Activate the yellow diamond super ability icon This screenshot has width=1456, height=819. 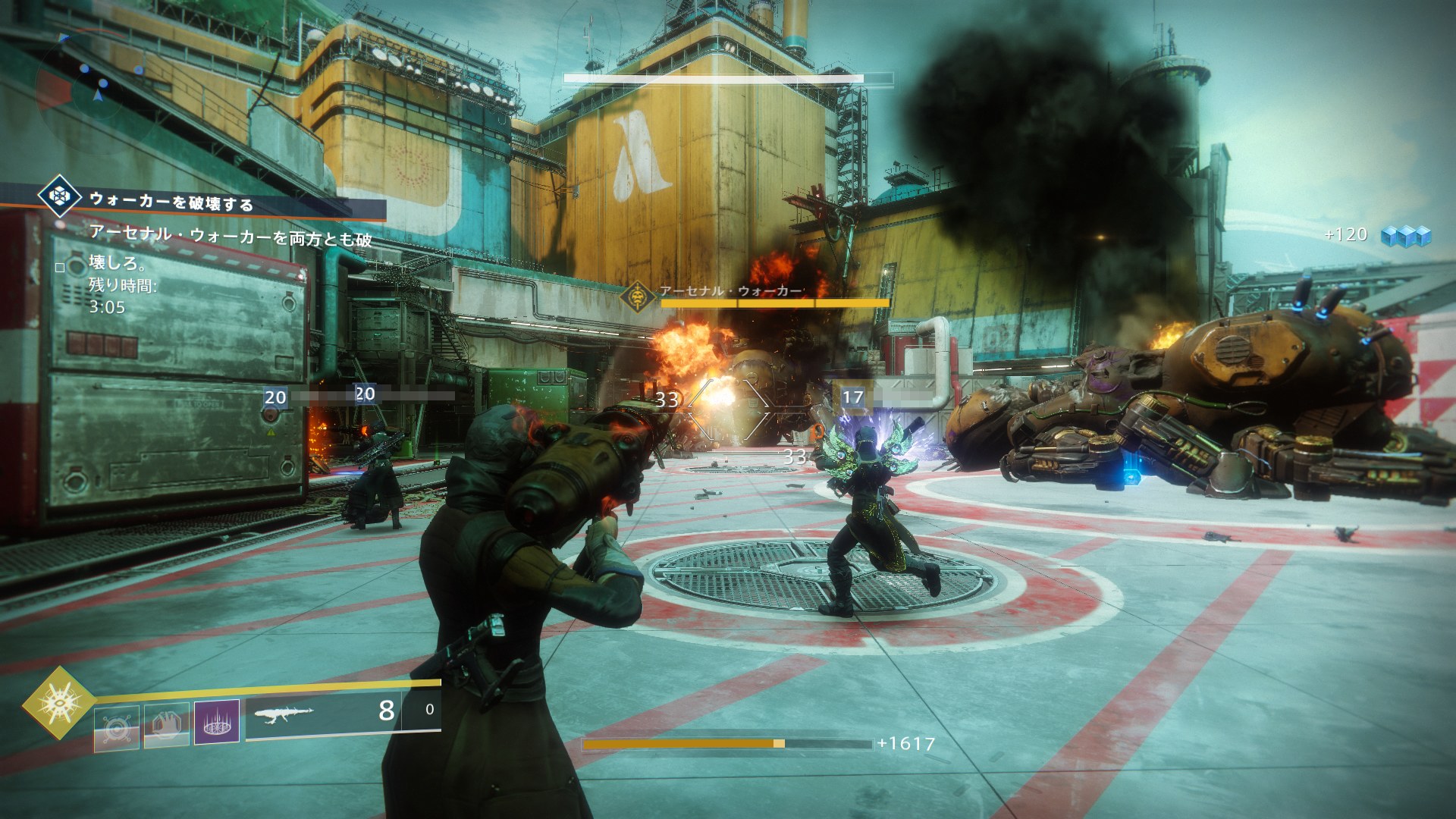click(x=58, y=702)
